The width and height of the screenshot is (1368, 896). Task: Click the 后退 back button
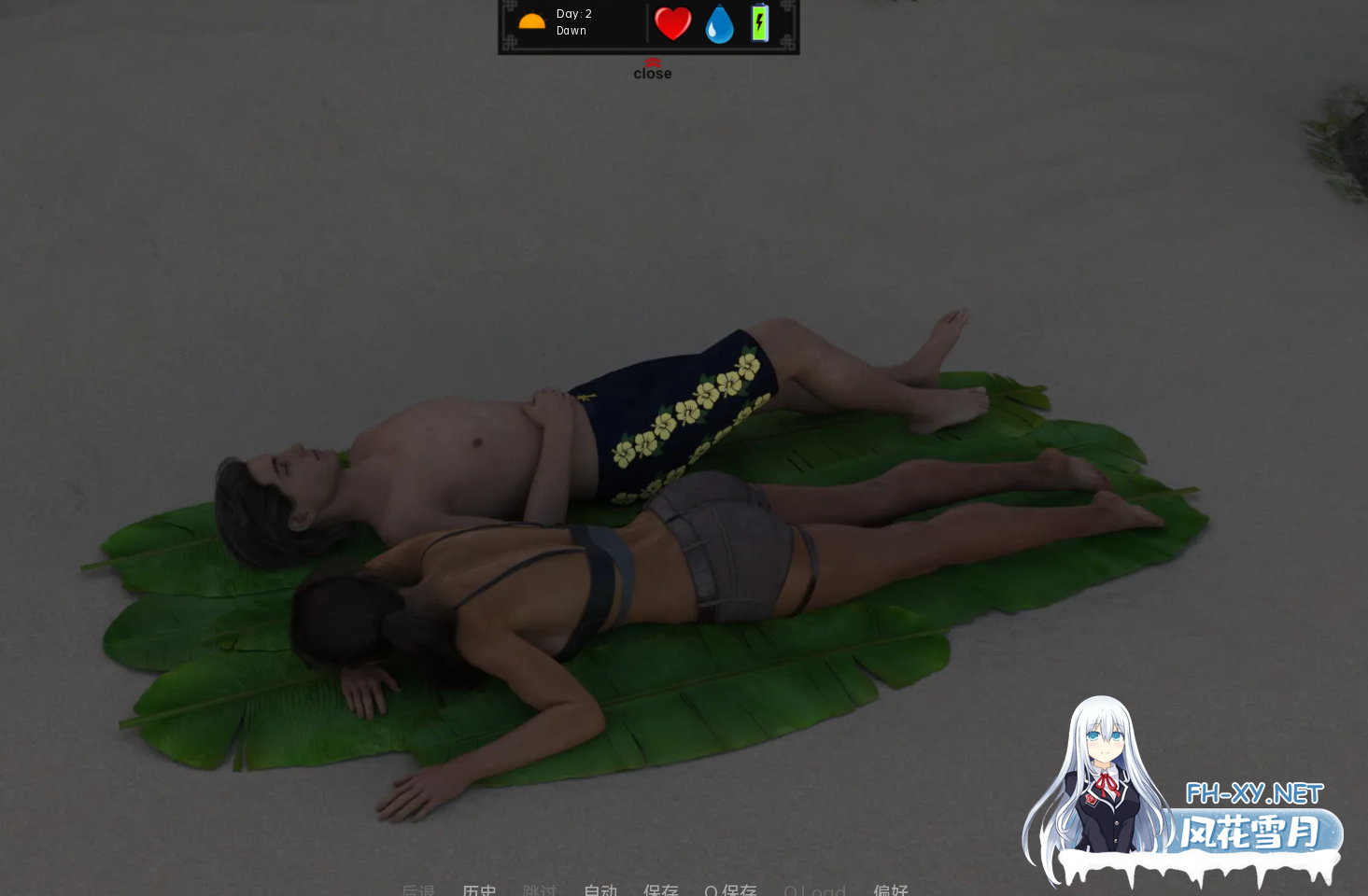pyautogui.click(x=418, y=891)
